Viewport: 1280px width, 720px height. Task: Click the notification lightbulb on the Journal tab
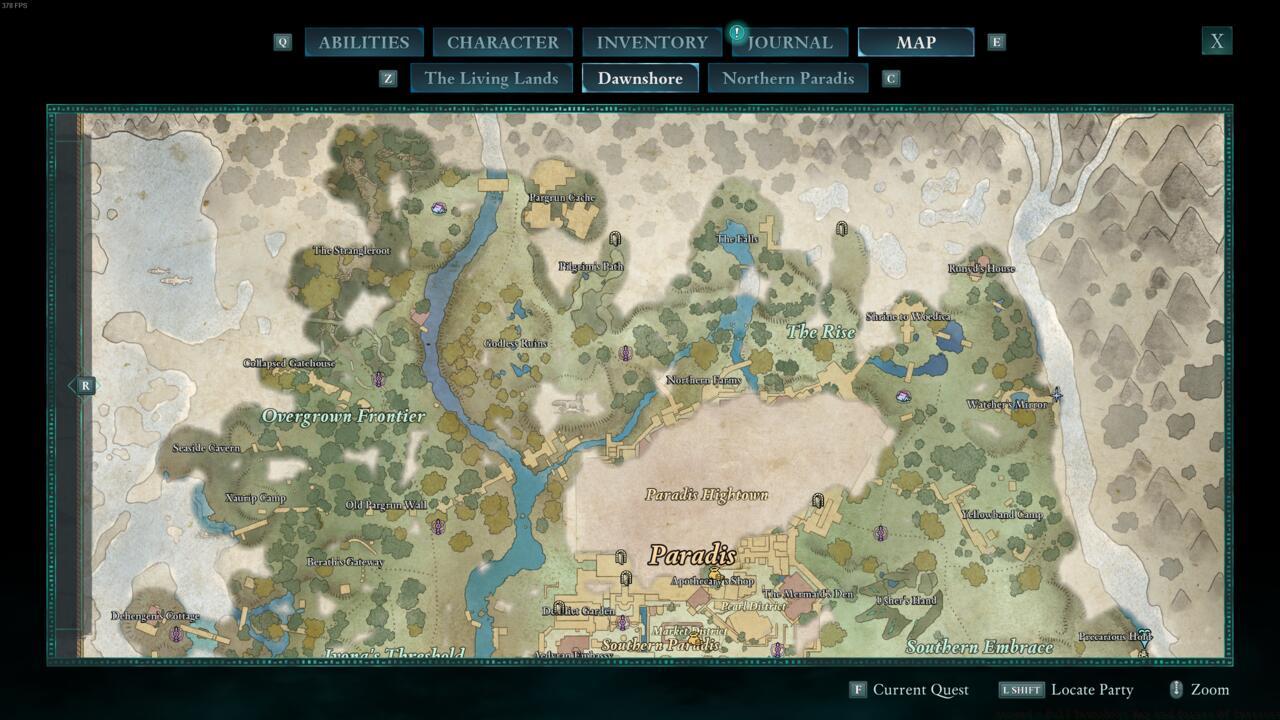pos(737,31)
